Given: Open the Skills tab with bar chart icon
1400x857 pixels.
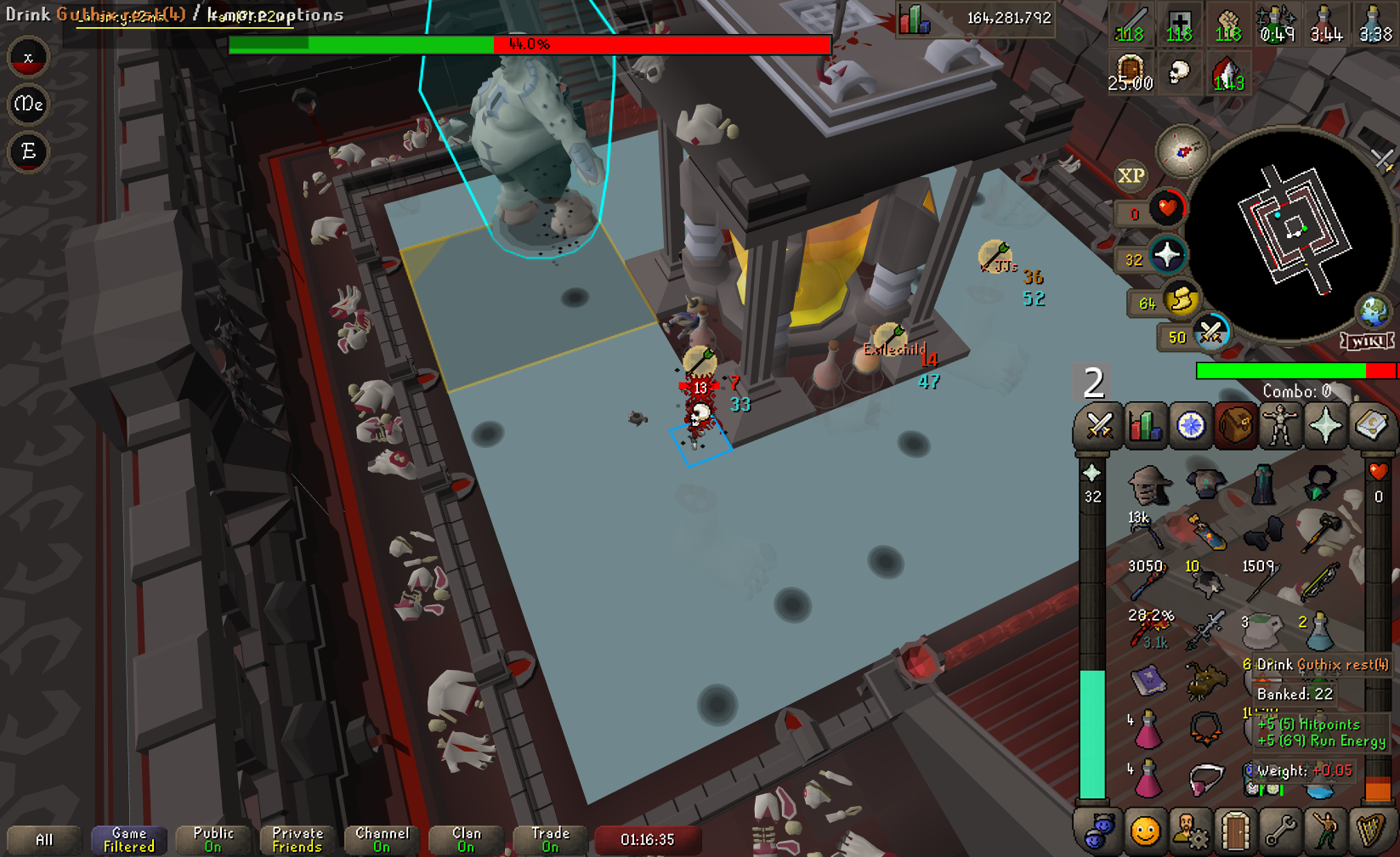Looking at the screenshot, I should (1145, 426).
